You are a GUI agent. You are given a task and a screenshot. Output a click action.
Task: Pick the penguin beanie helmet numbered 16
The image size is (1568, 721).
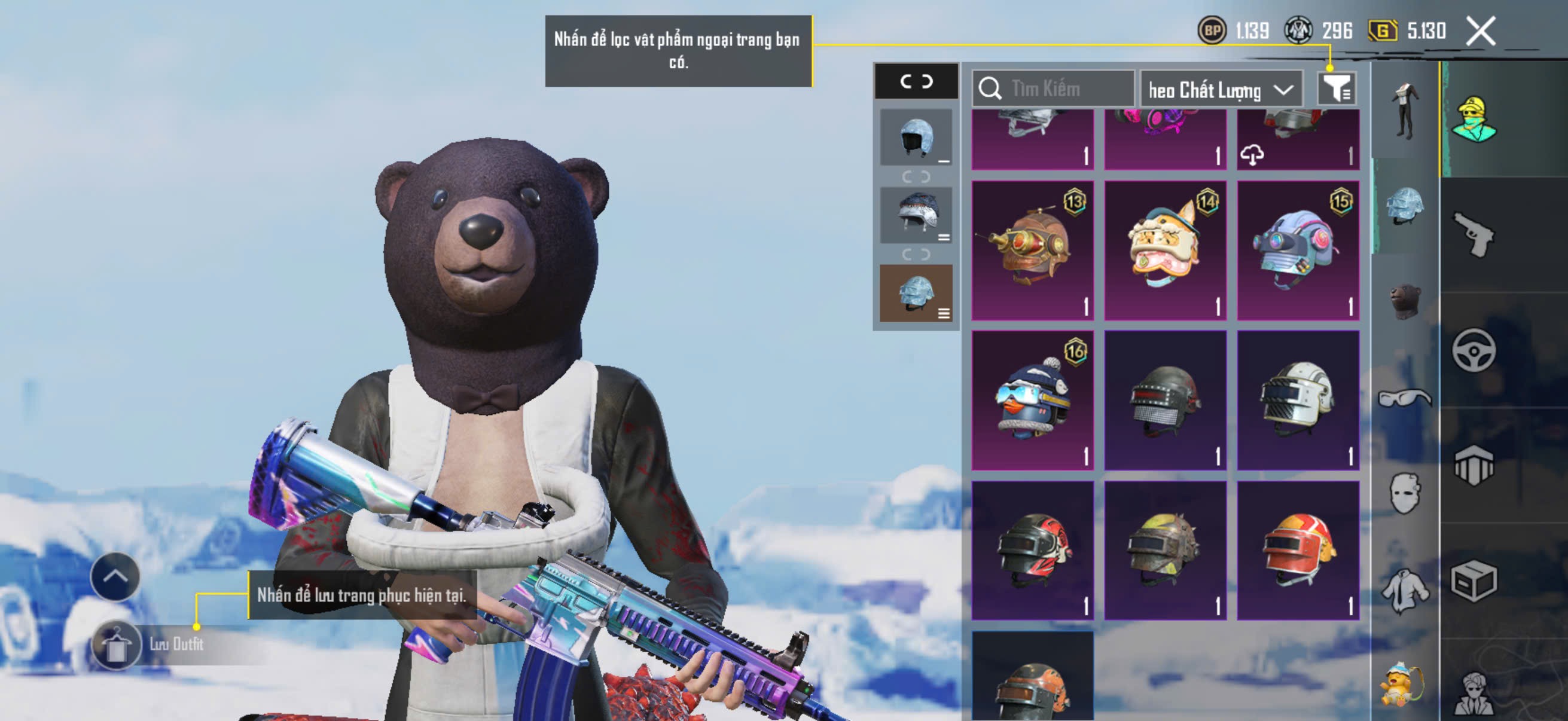(1032, 400)
